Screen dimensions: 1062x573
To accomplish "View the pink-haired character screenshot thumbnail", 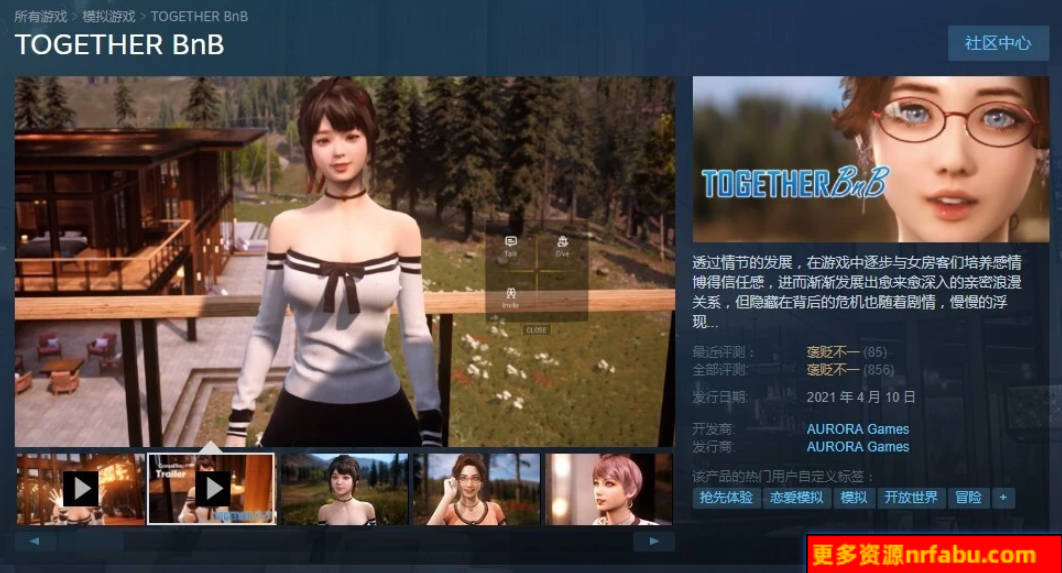I will 608,488.
